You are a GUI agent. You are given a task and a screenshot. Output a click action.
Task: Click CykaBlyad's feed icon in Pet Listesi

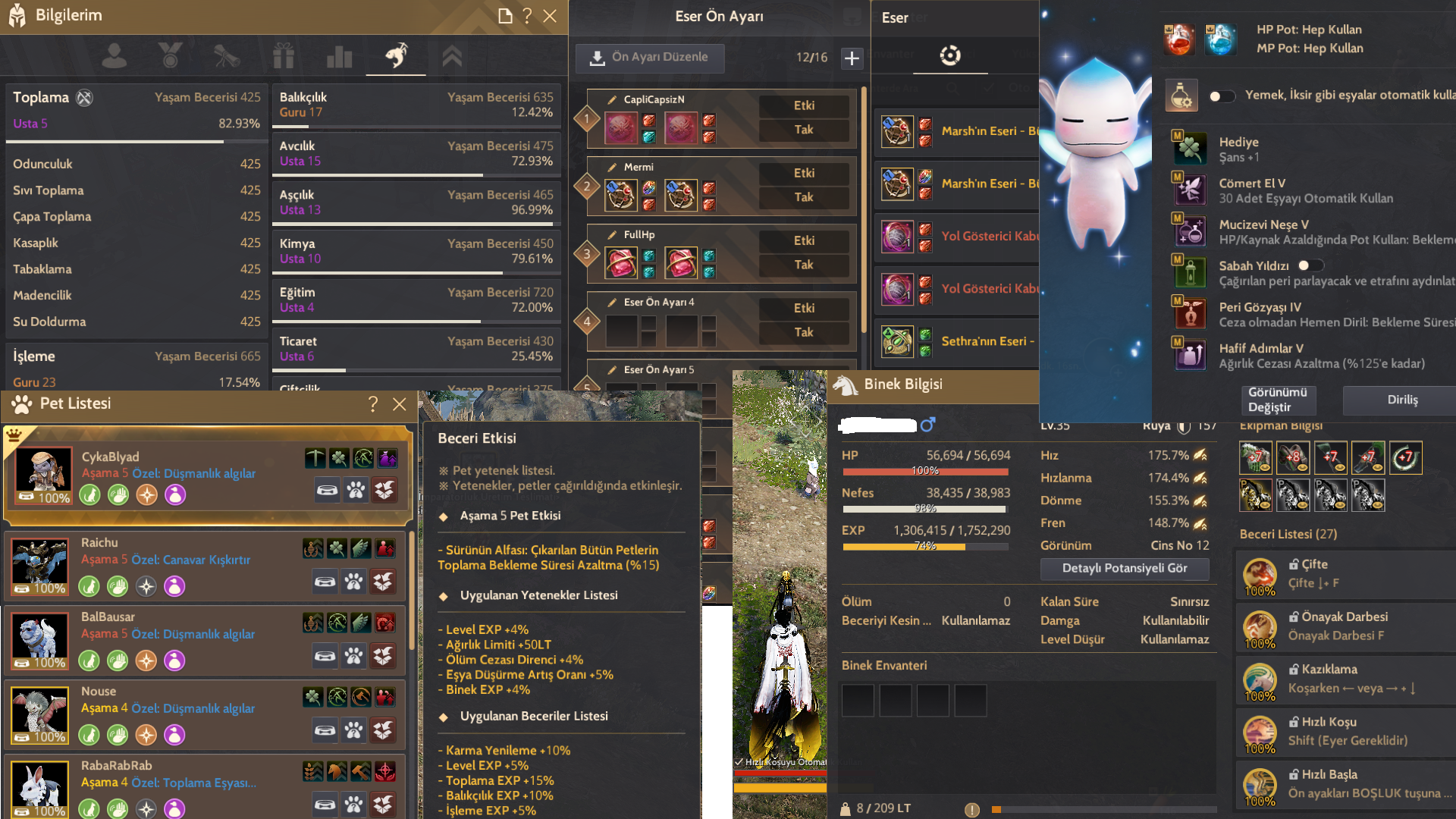point(327,490)
